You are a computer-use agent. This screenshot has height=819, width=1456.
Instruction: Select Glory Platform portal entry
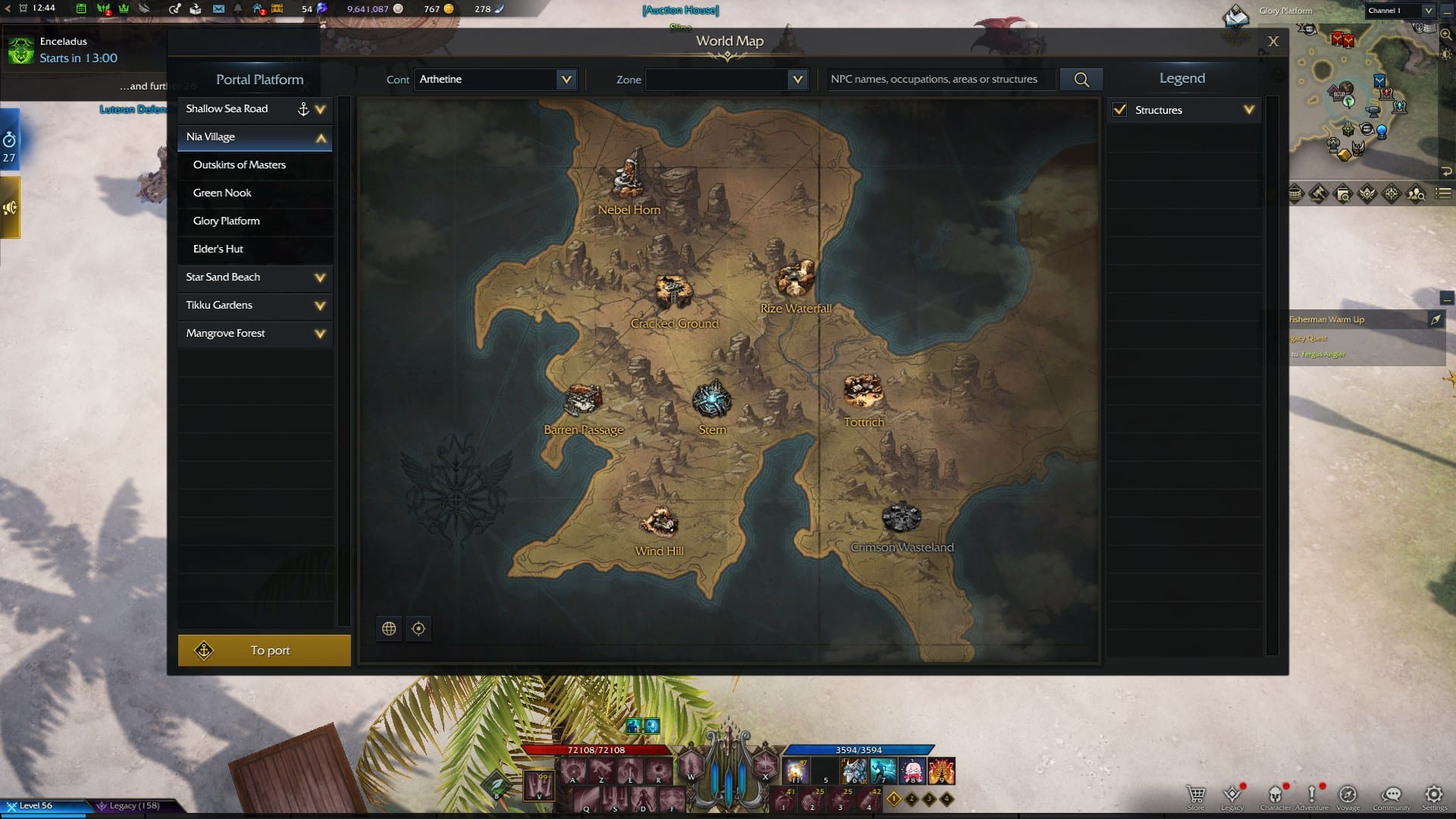(227, 221)
